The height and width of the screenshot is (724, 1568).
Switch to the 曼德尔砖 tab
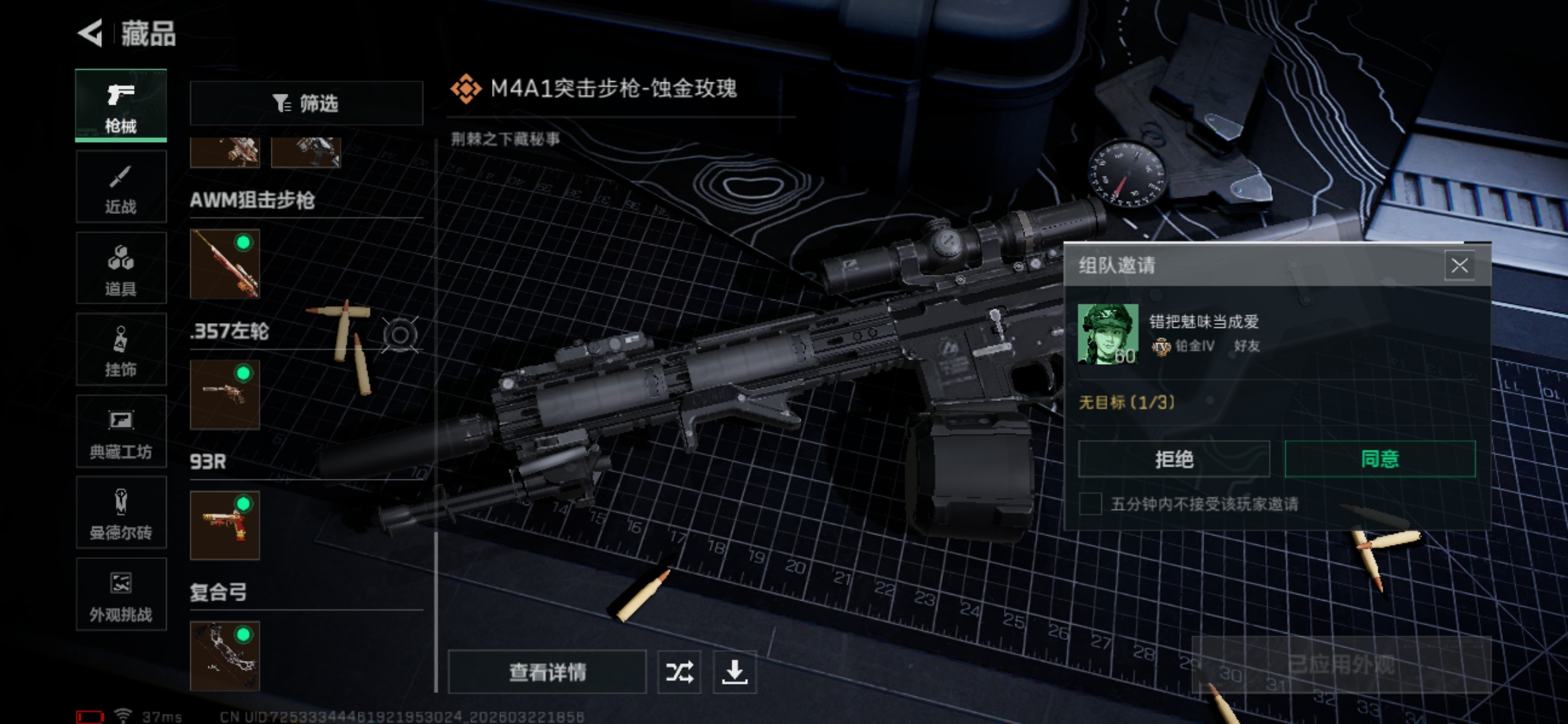tap(121, 513)
